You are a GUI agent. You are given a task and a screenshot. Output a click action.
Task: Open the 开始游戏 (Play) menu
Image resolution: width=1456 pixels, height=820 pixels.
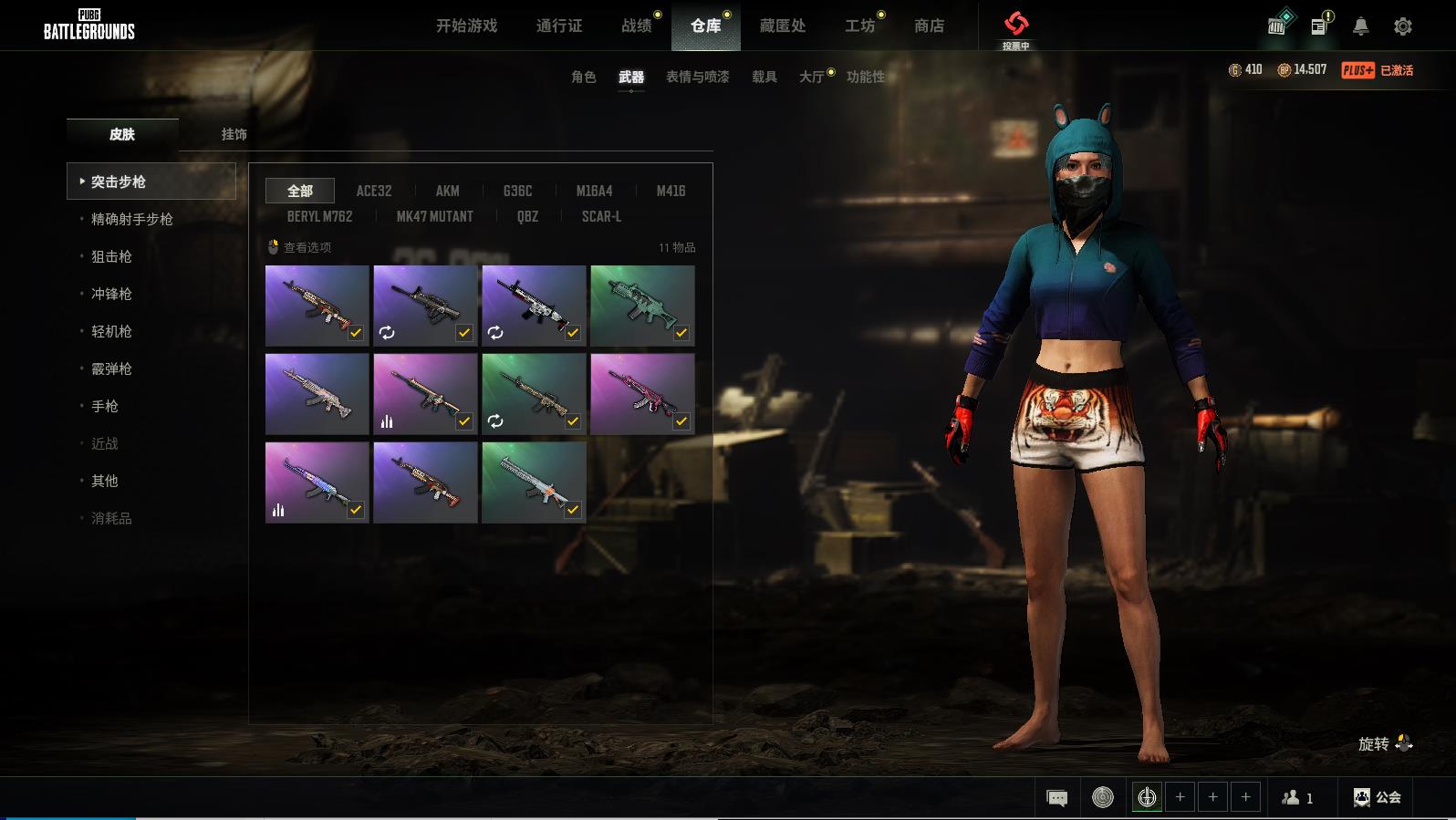(466, 26)
